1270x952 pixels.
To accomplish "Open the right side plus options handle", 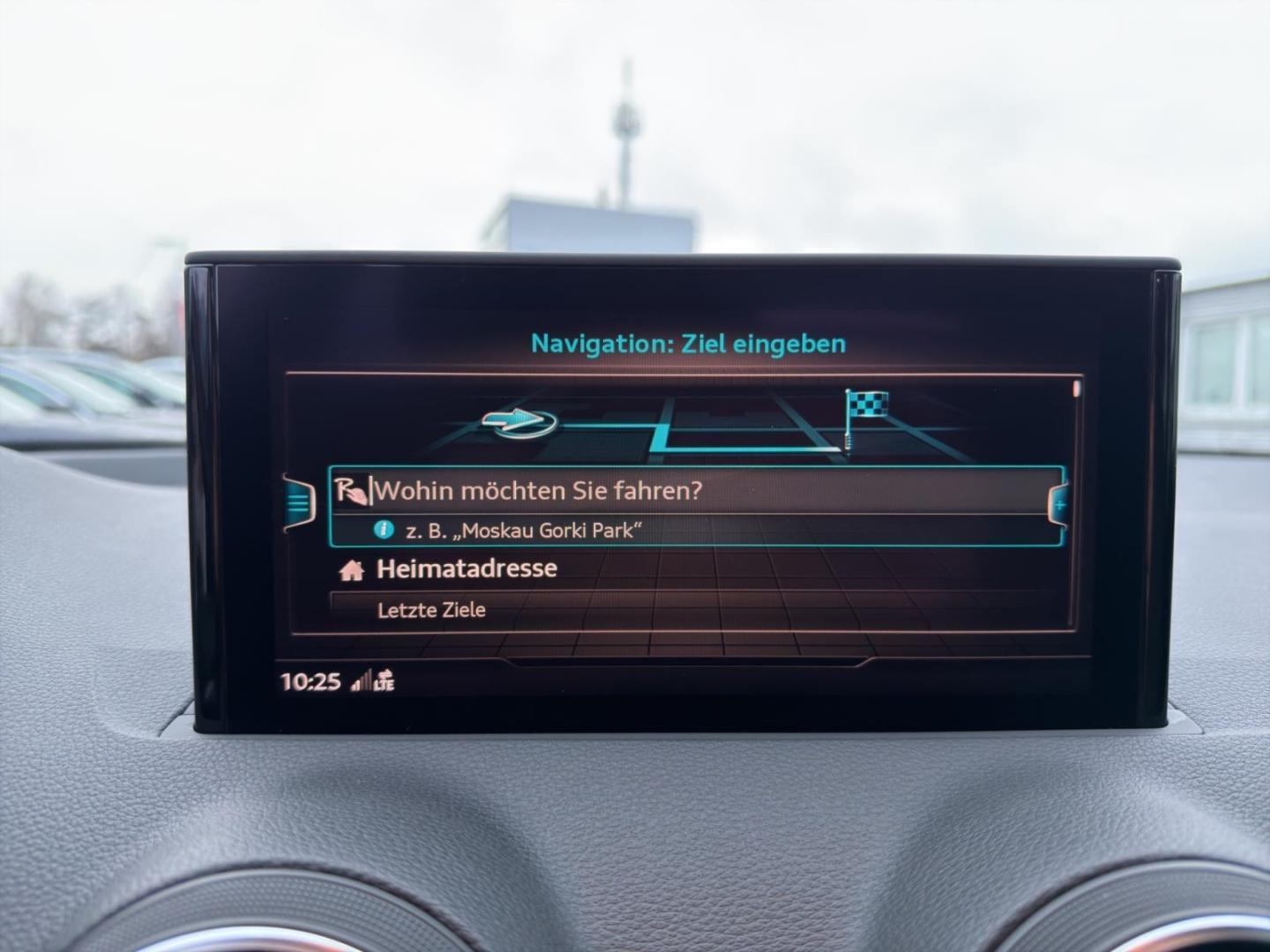I will coord(1058,505).
